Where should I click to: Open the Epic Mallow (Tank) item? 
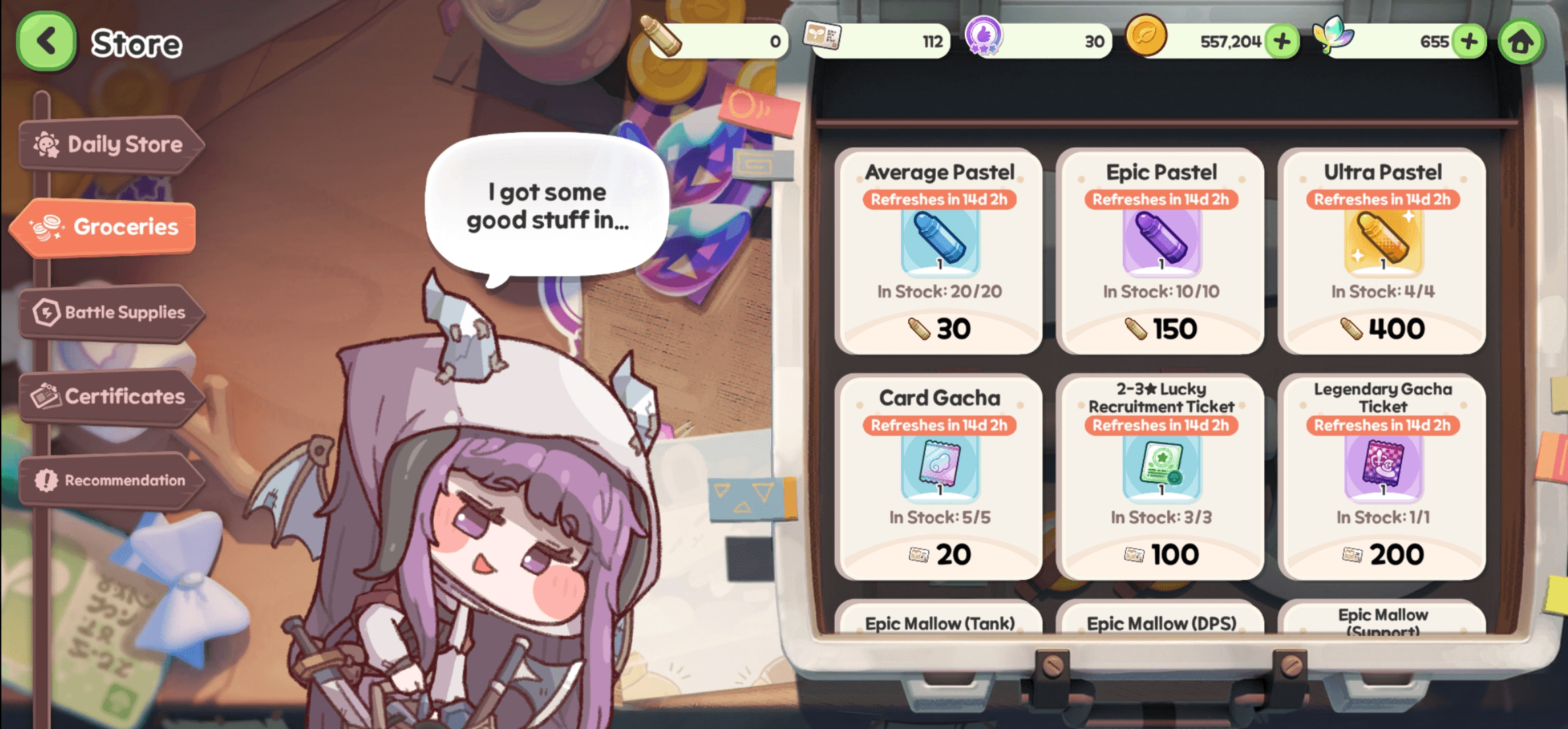click(x=939, y=620)
